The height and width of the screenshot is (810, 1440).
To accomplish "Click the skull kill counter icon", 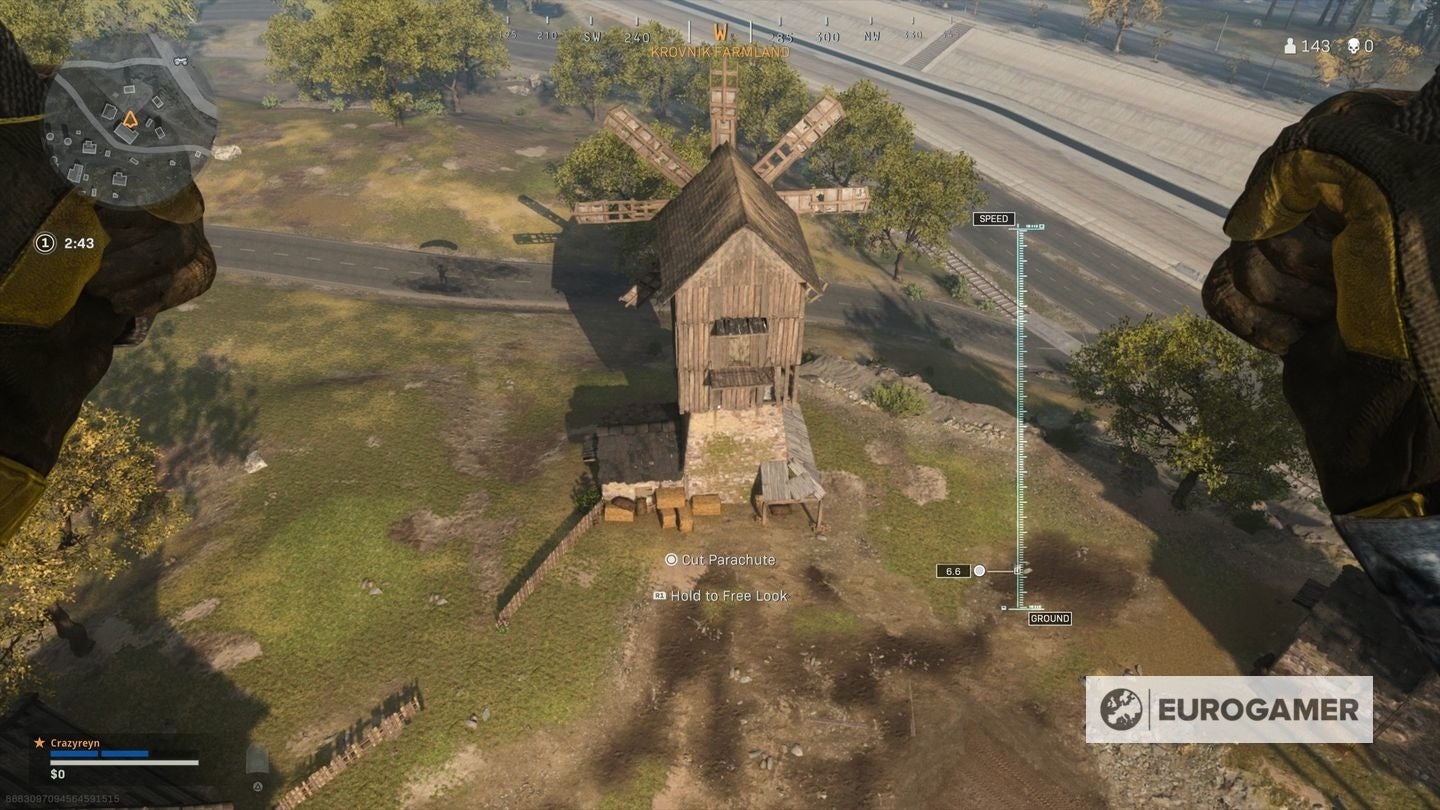I will [1355, 46].
